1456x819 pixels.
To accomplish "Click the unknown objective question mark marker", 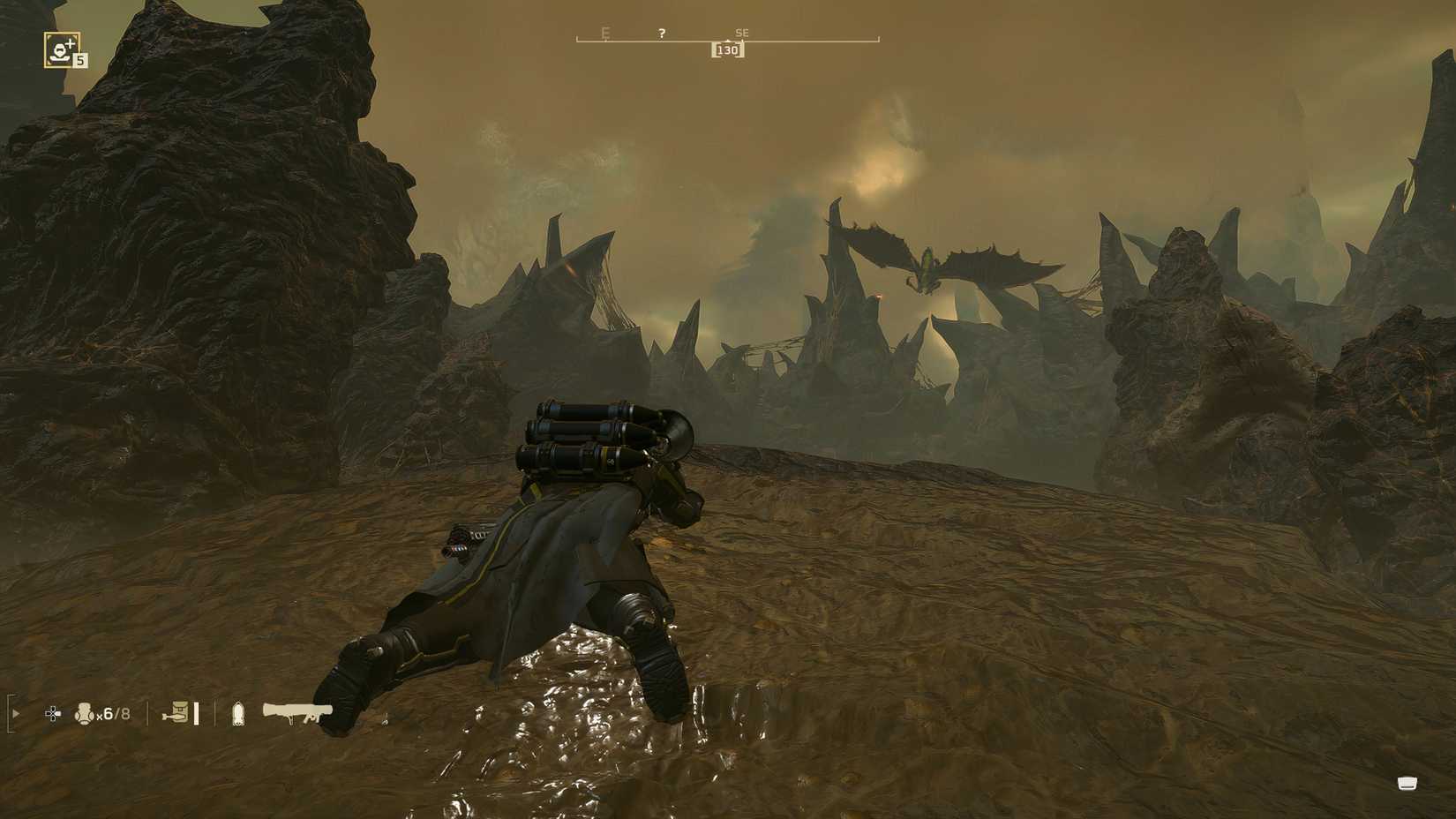I will 660,32.
